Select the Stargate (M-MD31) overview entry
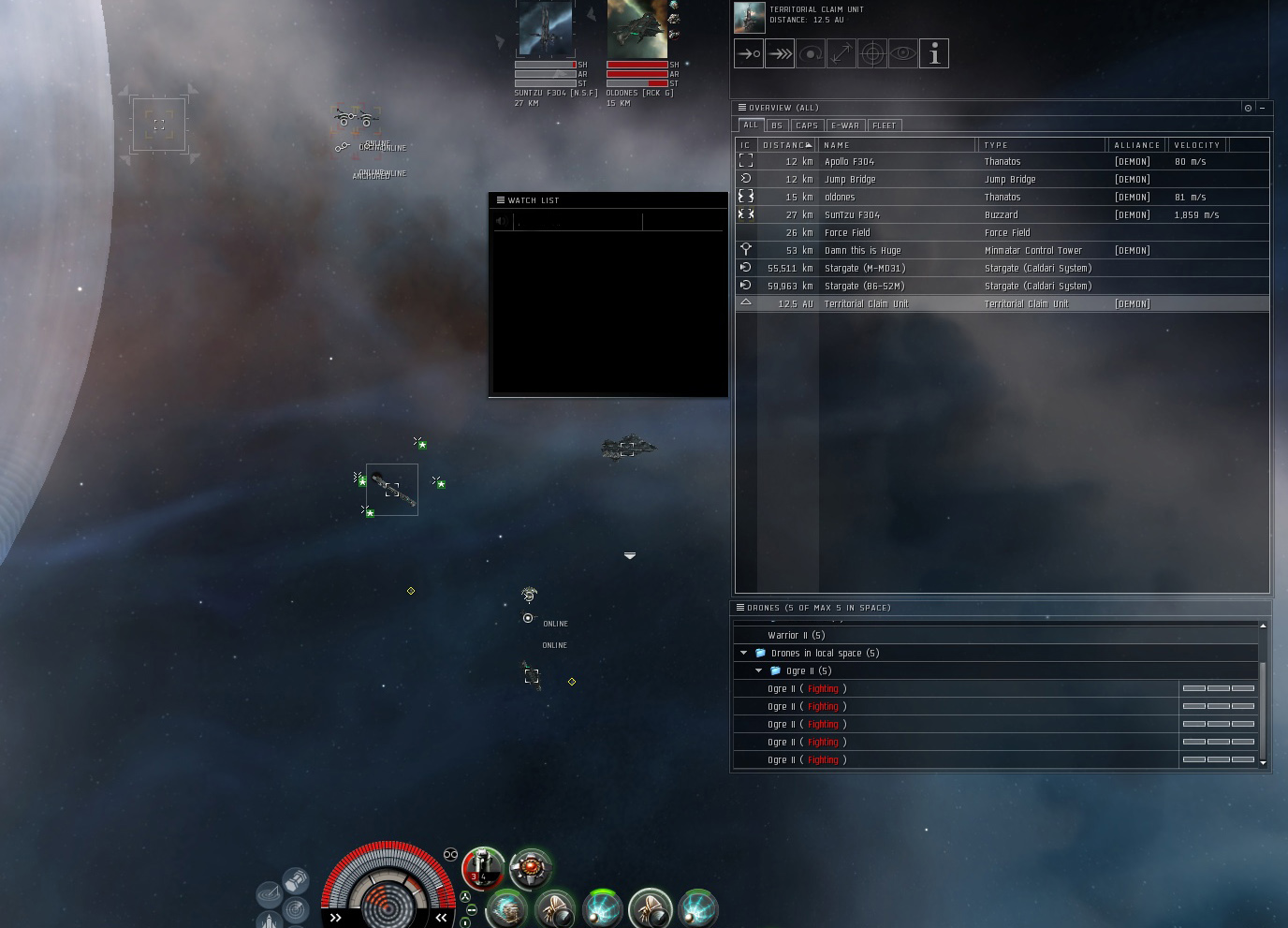The image size is (1288, 928). tap(865, 269)
